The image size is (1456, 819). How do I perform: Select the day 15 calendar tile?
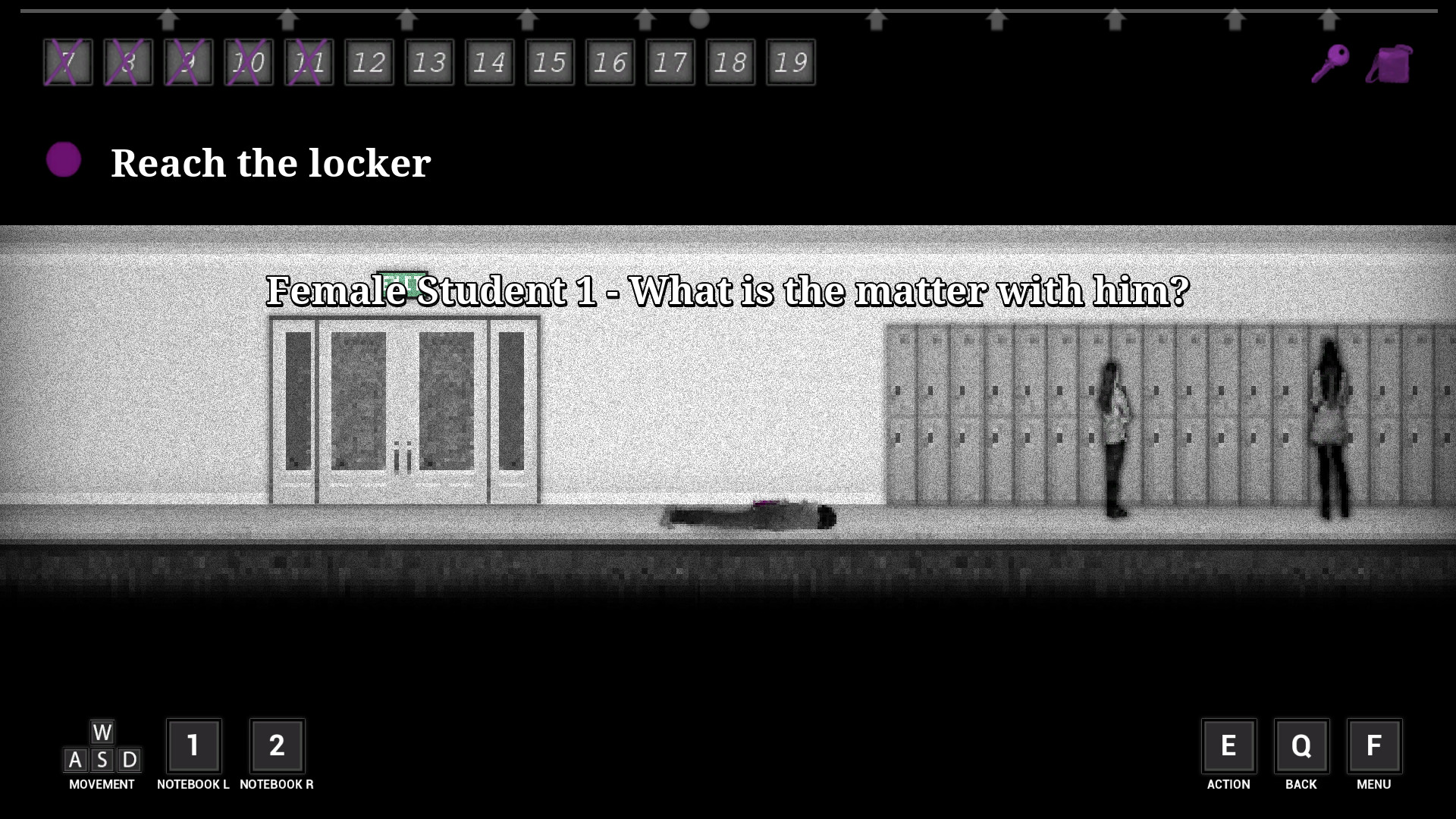[550, 62]
